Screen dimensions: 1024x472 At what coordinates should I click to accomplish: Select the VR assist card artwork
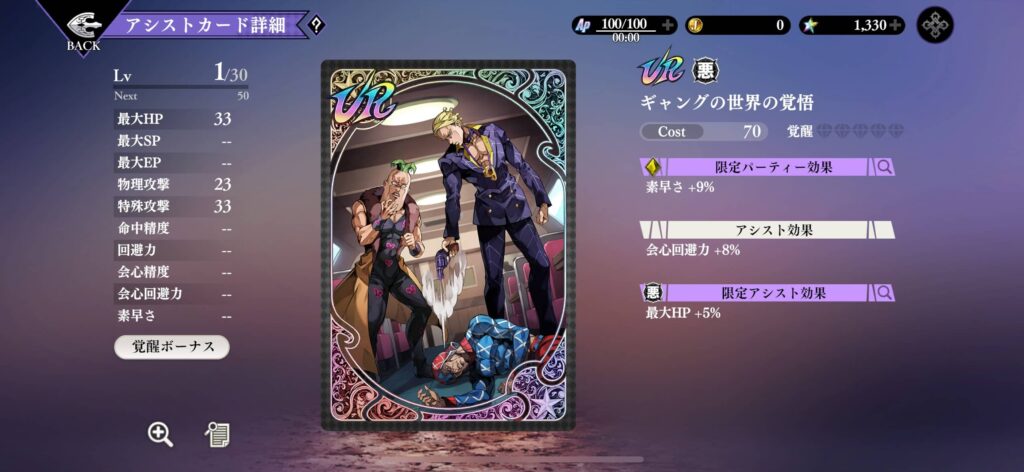pyautogui.click(x=448, y=245)
